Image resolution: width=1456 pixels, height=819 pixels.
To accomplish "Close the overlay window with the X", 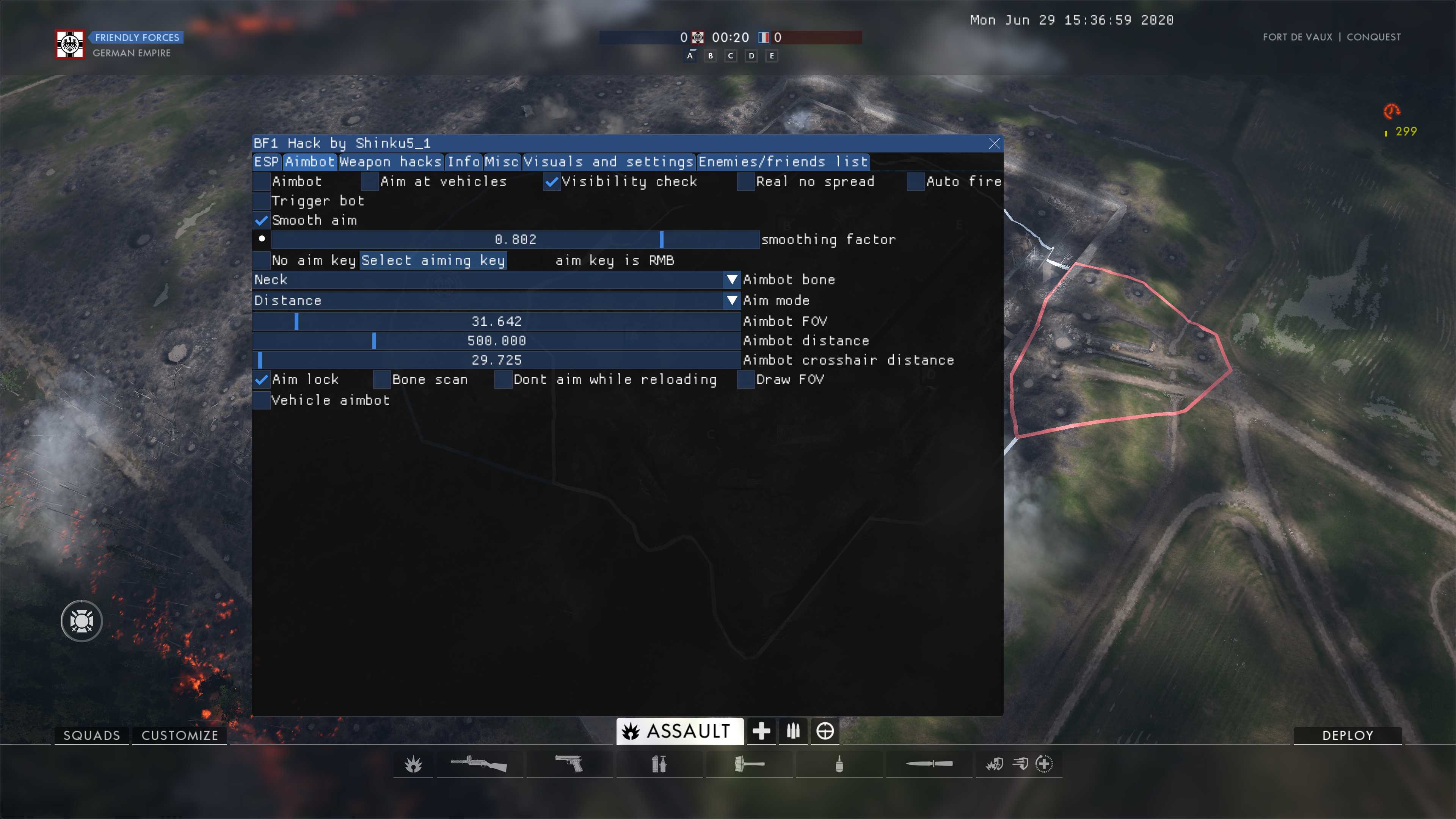I will [994, 144].
